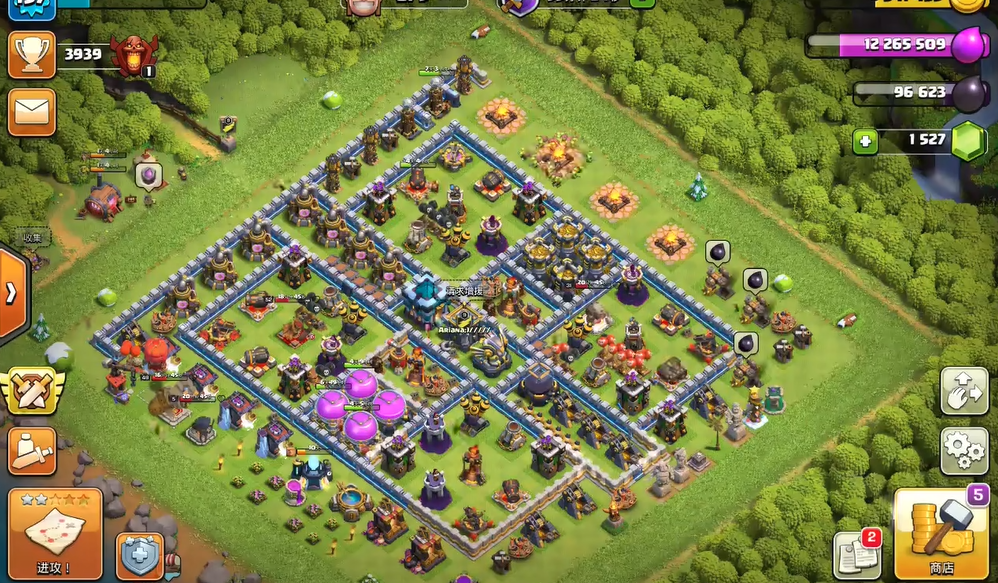Image resolution: width=998 pixels, height=583 pixels.
Task: Tap the red league badge
Action: pyautogui.click(x=133, y=56)
